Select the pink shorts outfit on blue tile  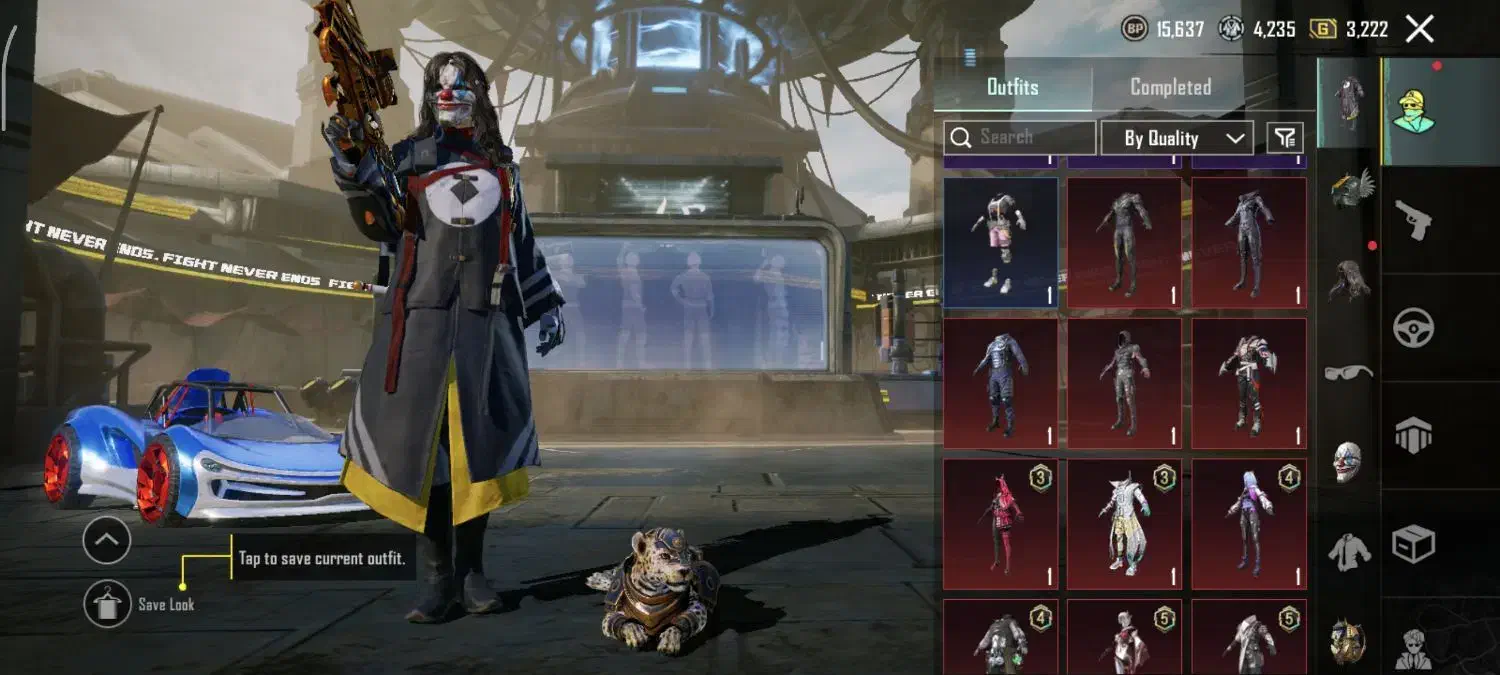tap(1000, 242)
